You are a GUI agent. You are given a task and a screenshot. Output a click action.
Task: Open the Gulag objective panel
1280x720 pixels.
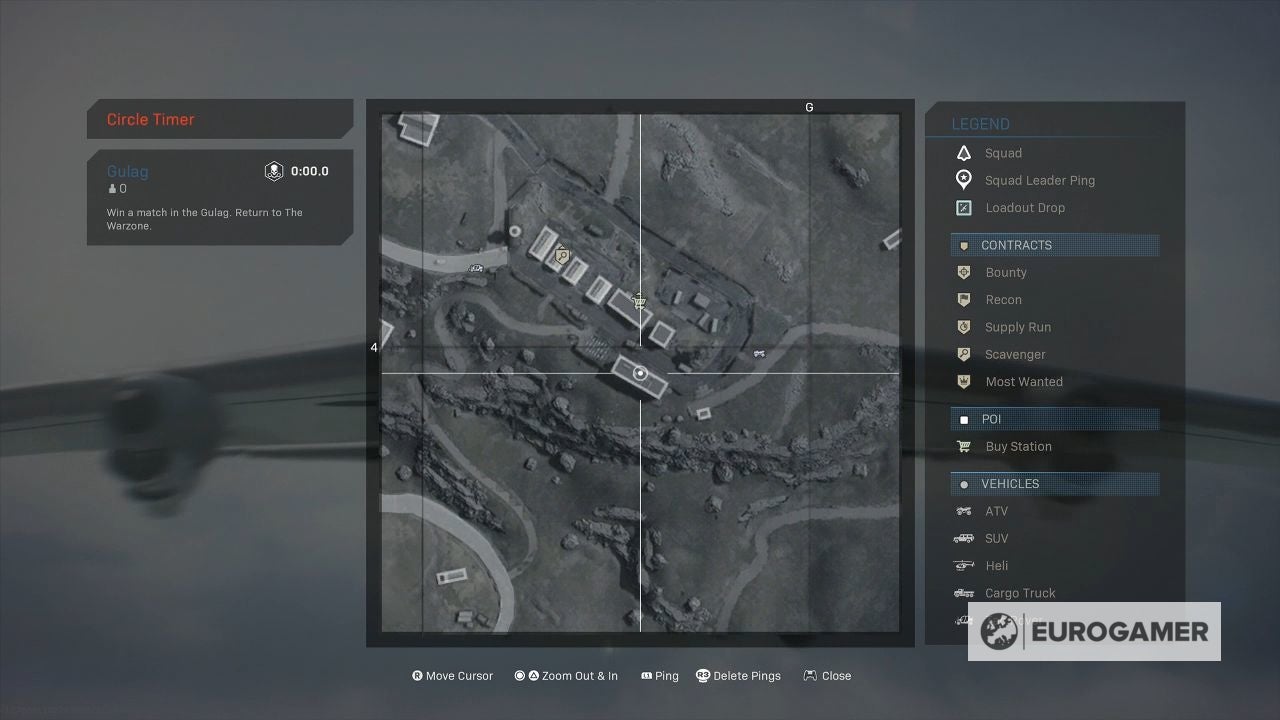click(x=219, y=197)
